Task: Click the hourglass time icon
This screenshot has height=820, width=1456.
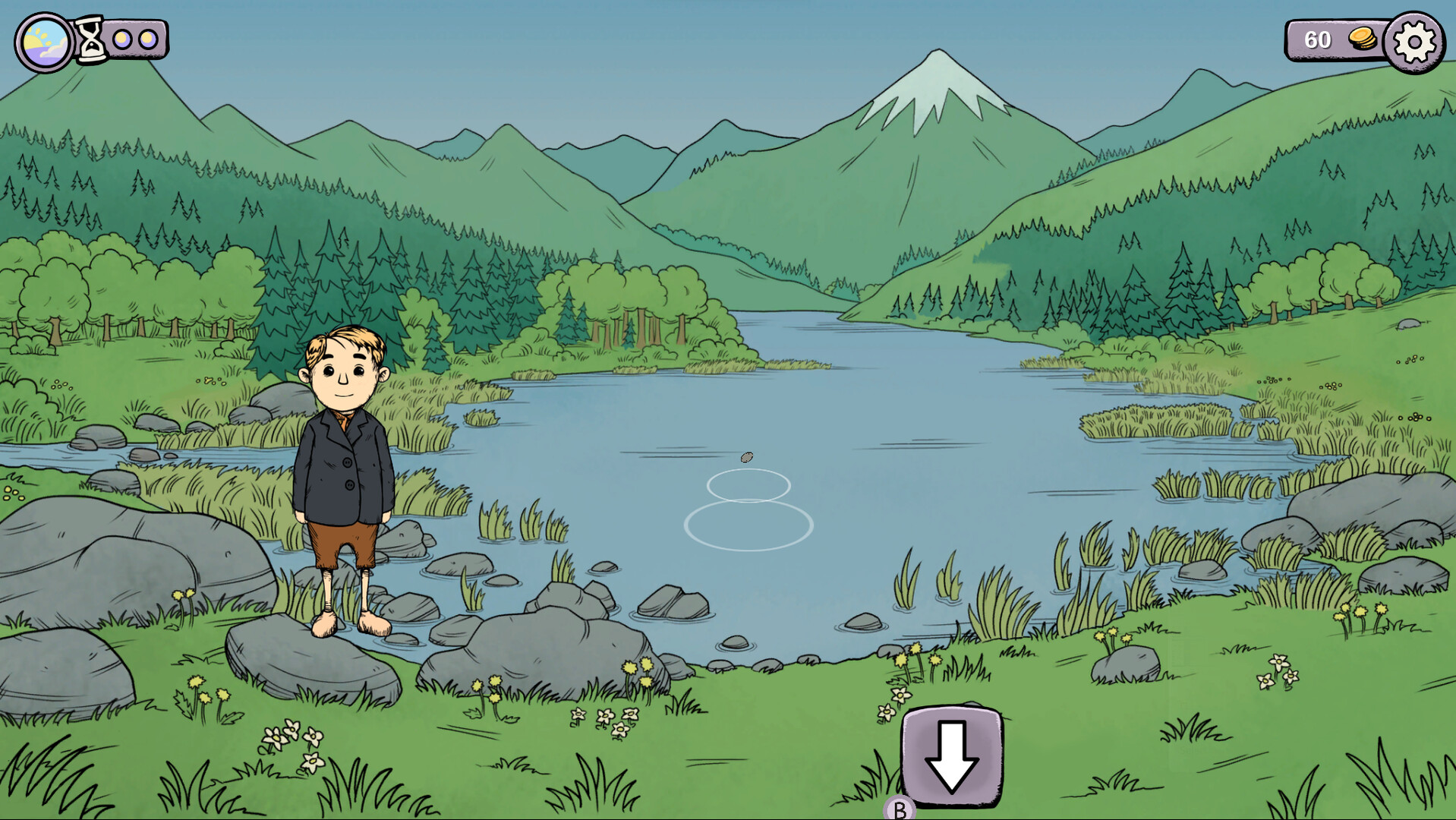Action: click(92, 38)
